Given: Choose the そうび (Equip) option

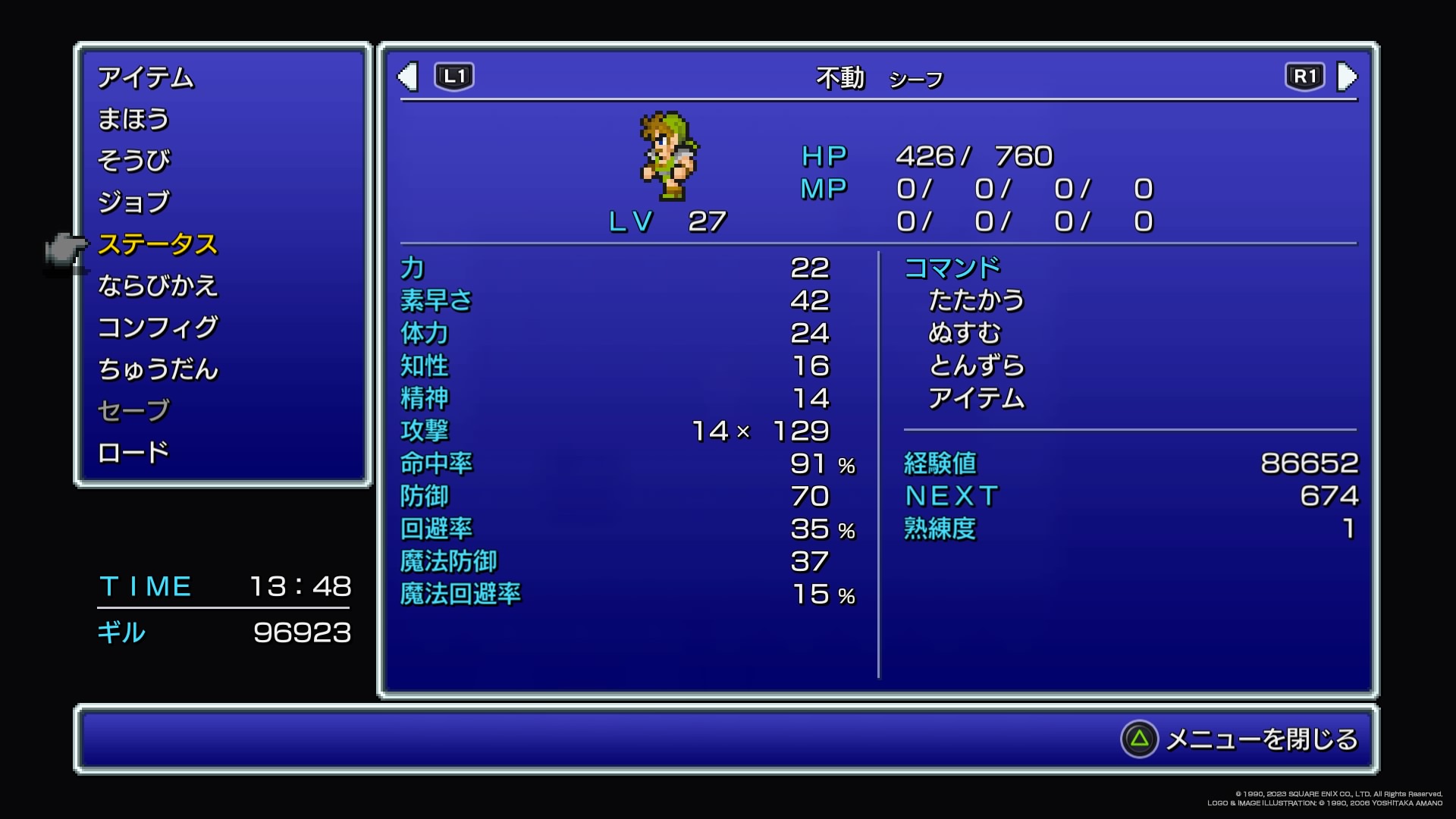Looking at the screenshot, I should pos(134,161).
